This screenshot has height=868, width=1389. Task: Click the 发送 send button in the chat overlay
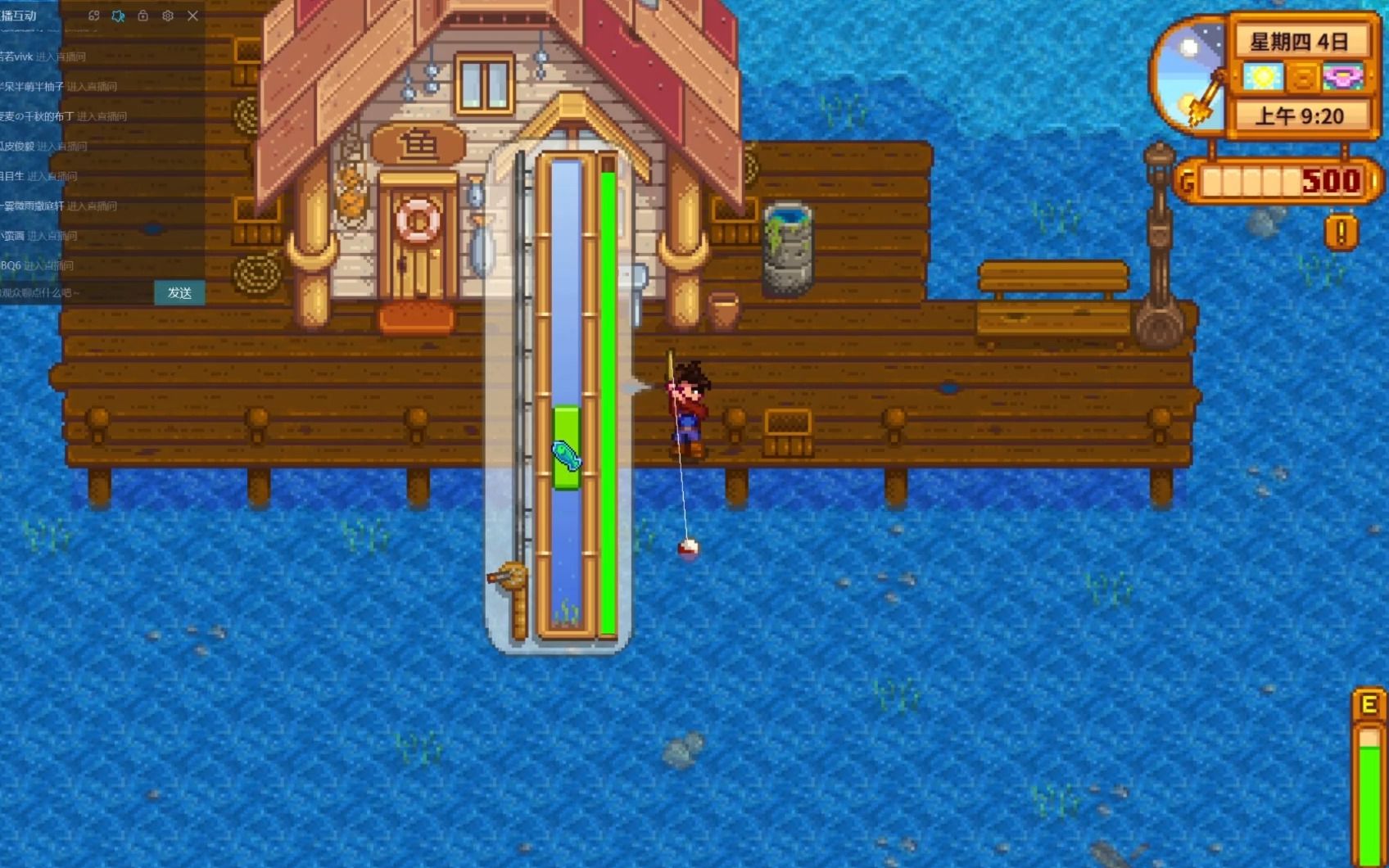[179, 292]
